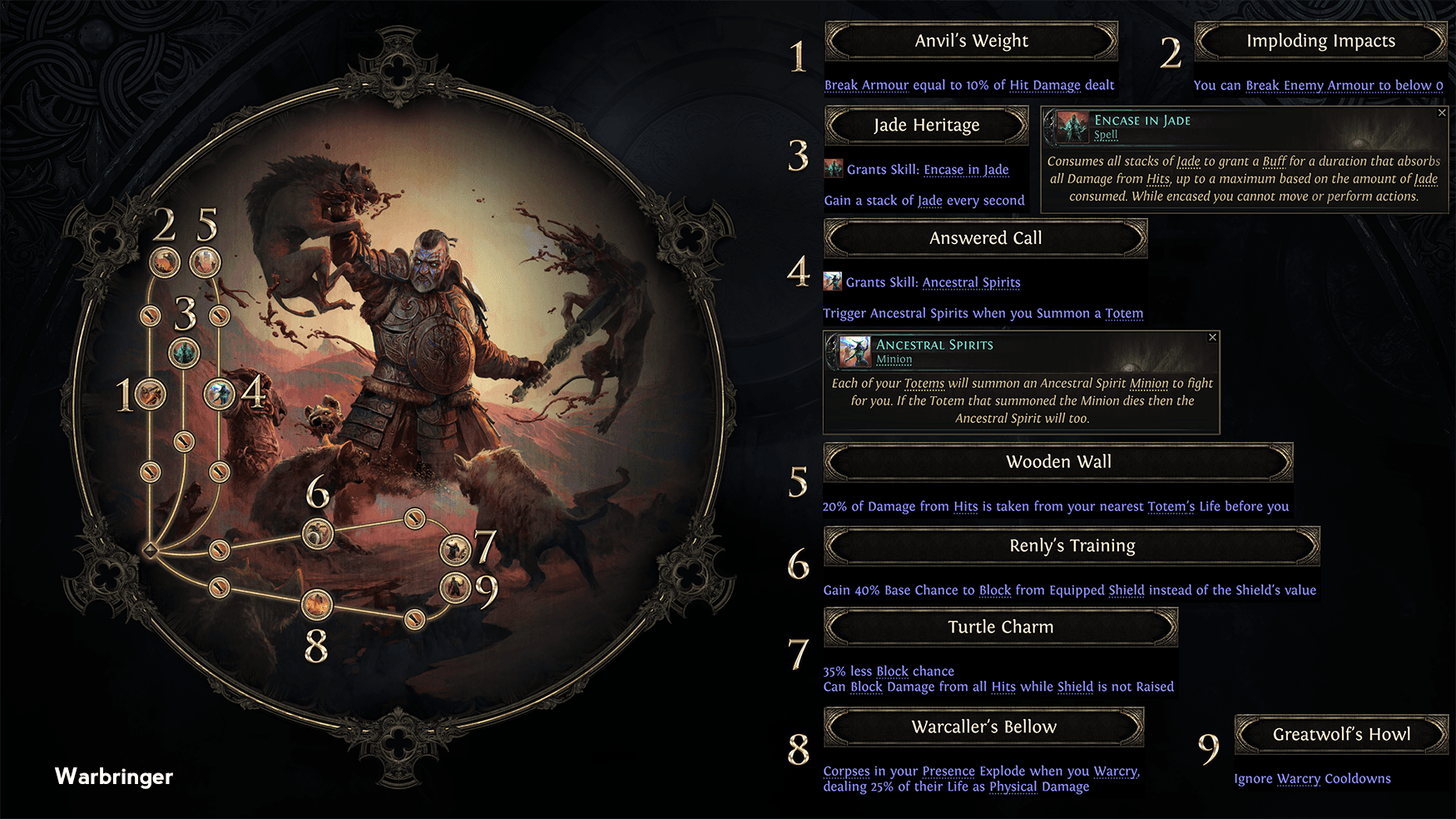Pick the Jade Heritage node on the passive tree
This screenshot has height=819, width=1456.
coord(186,350)
